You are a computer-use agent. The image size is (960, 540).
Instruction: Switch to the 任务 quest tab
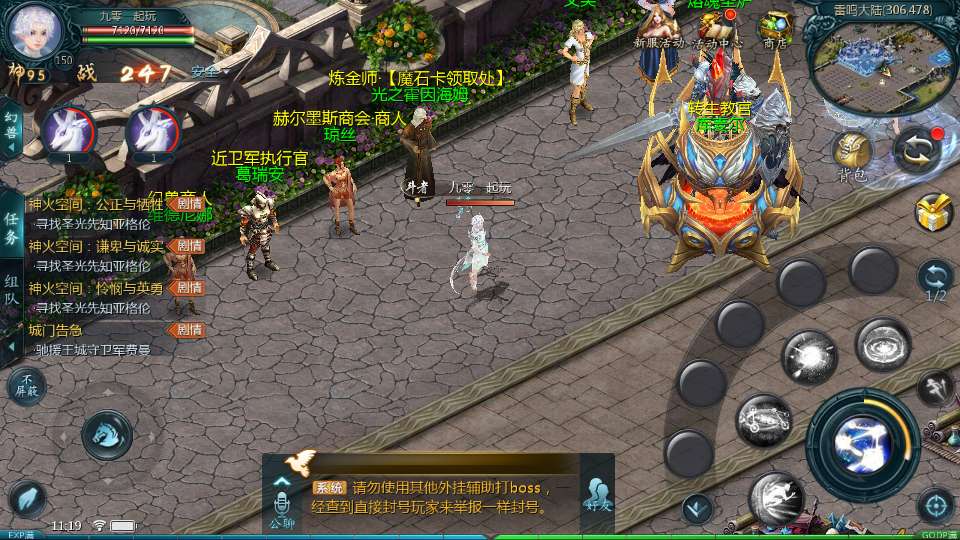[11, 227]
